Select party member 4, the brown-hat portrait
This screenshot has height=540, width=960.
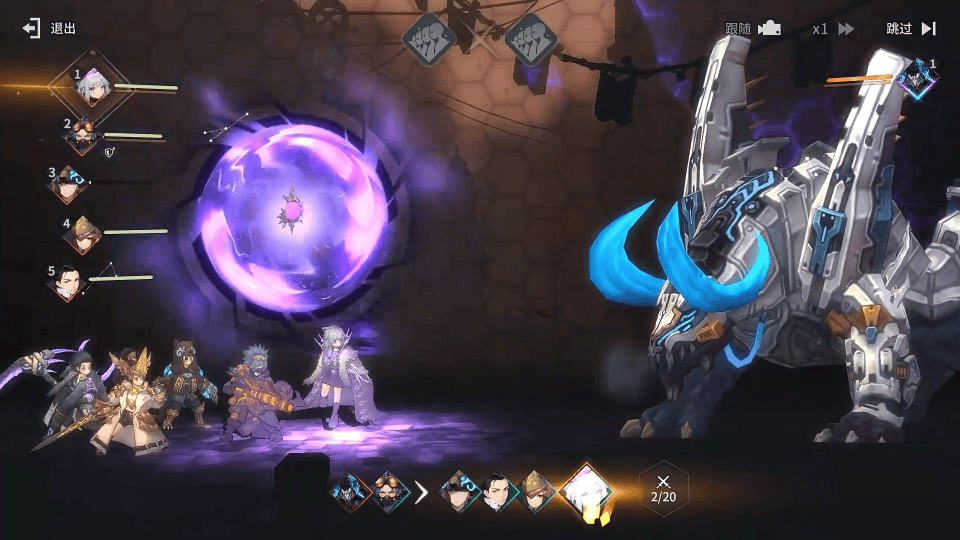coord(81,234)
